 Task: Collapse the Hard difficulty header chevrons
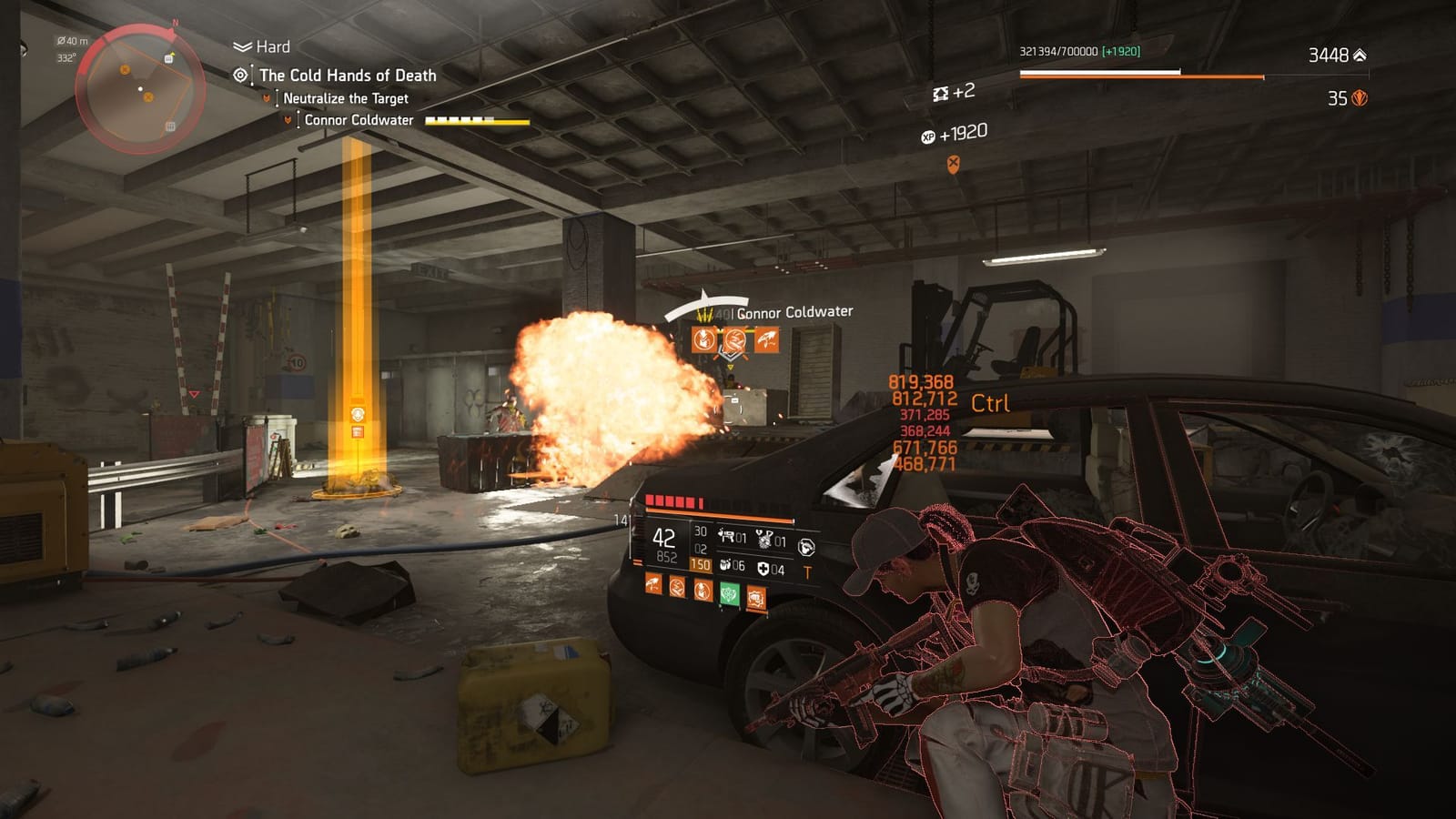click(x=241, y=45)
